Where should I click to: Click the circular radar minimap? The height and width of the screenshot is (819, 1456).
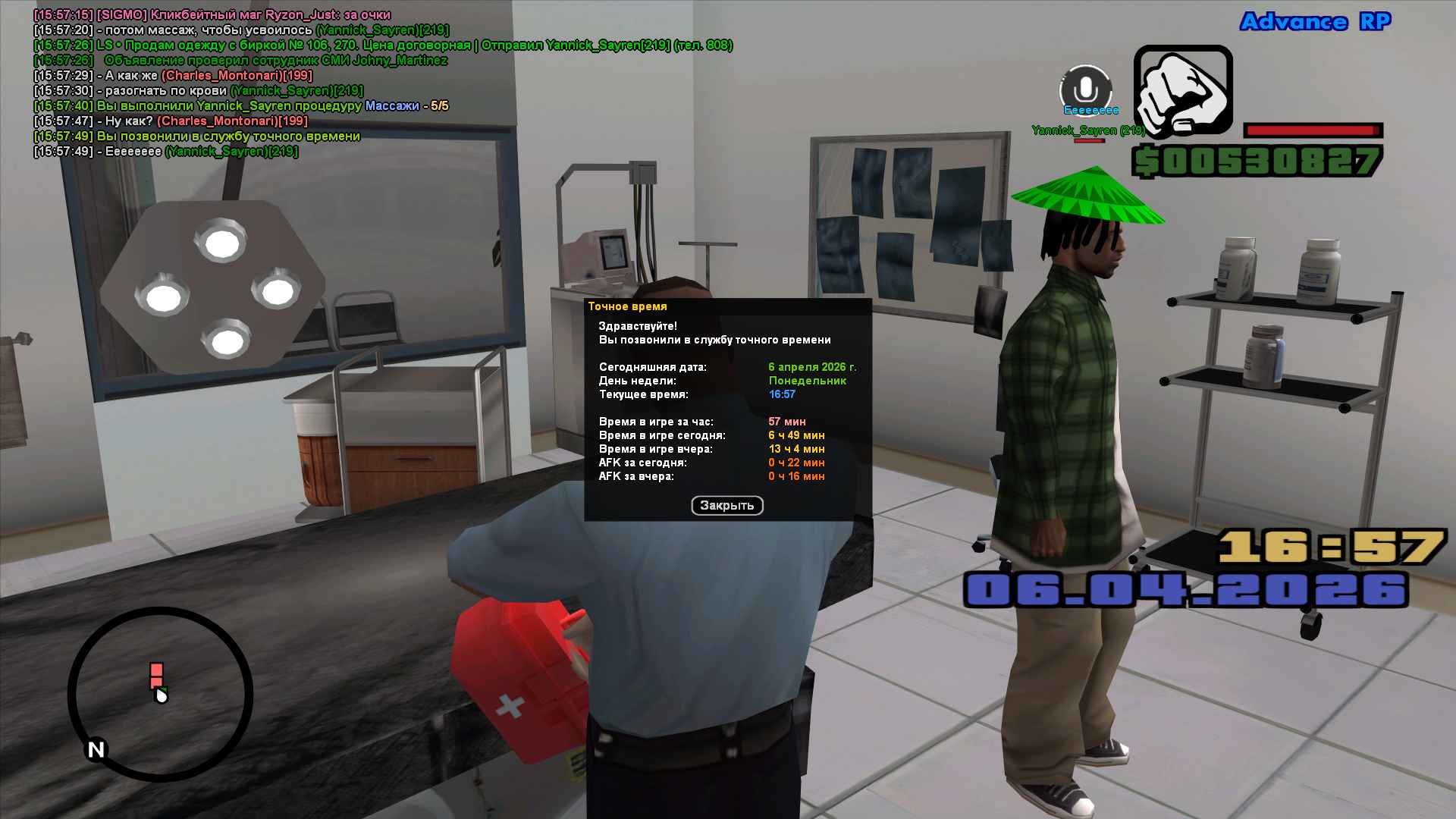point(160,694)
